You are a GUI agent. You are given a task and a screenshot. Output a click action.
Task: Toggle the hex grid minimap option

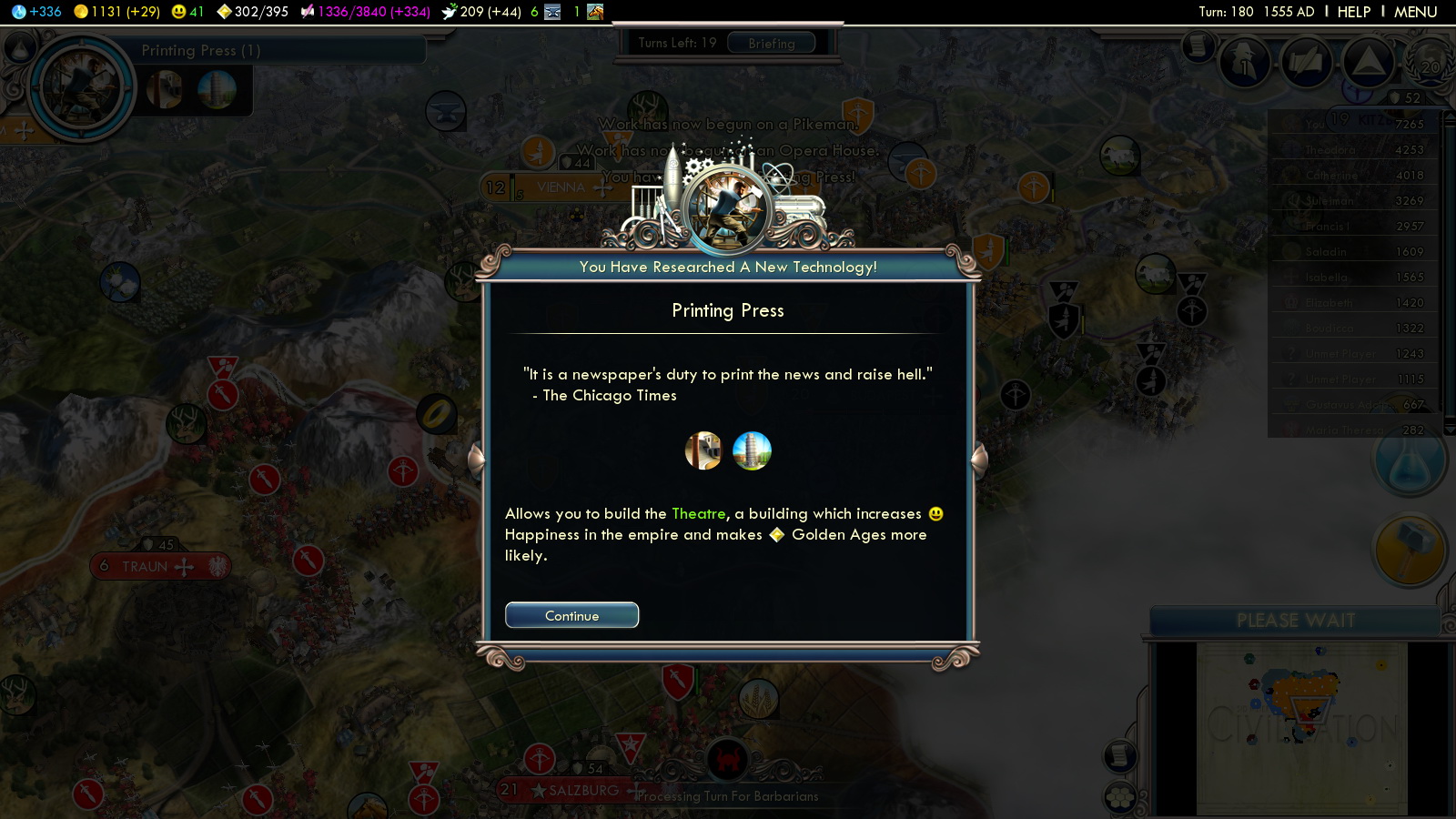pos(1120,798)
